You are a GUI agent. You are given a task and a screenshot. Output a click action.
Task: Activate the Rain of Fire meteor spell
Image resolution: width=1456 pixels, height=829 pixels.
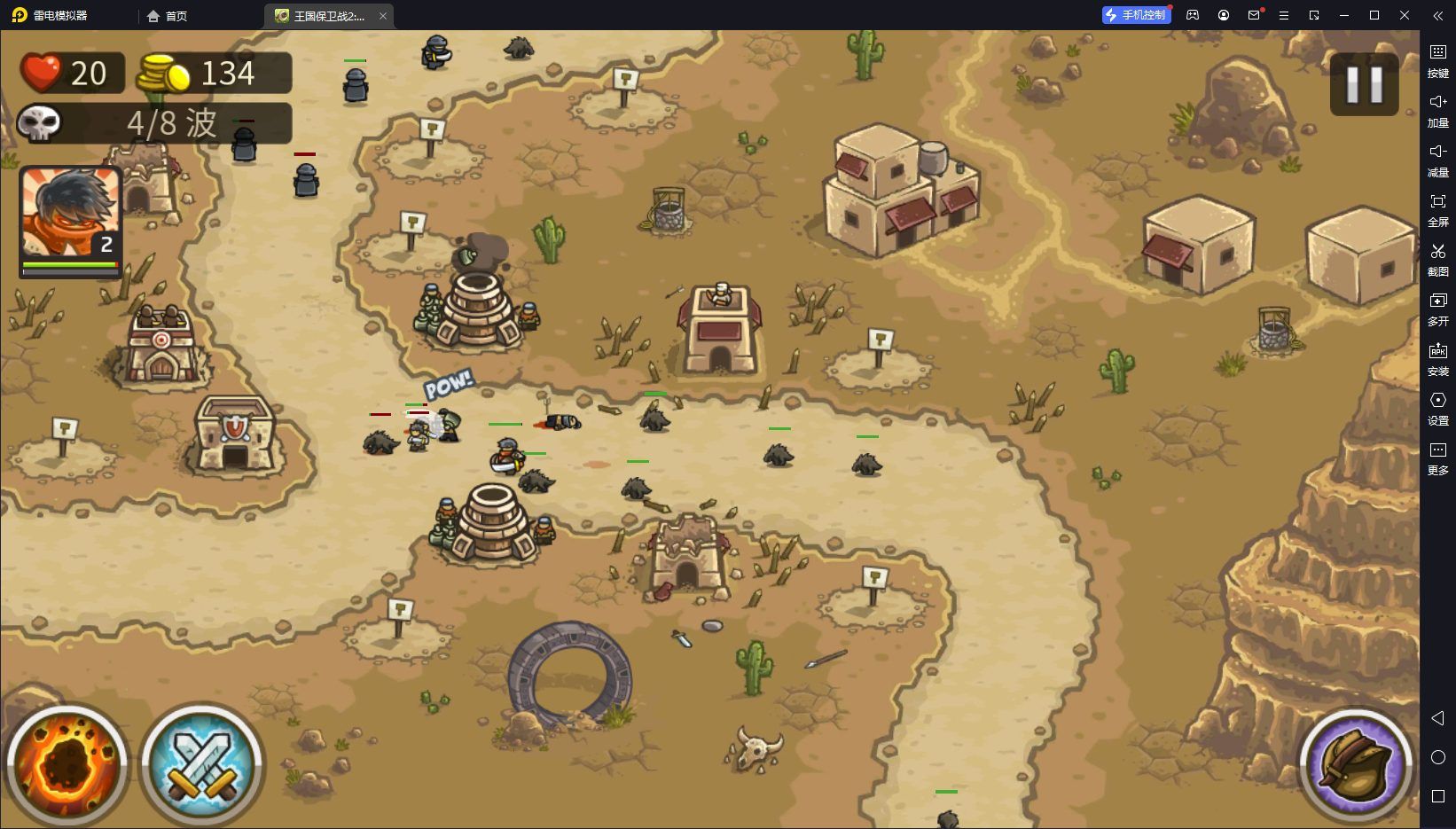click(x=67, y=764)
